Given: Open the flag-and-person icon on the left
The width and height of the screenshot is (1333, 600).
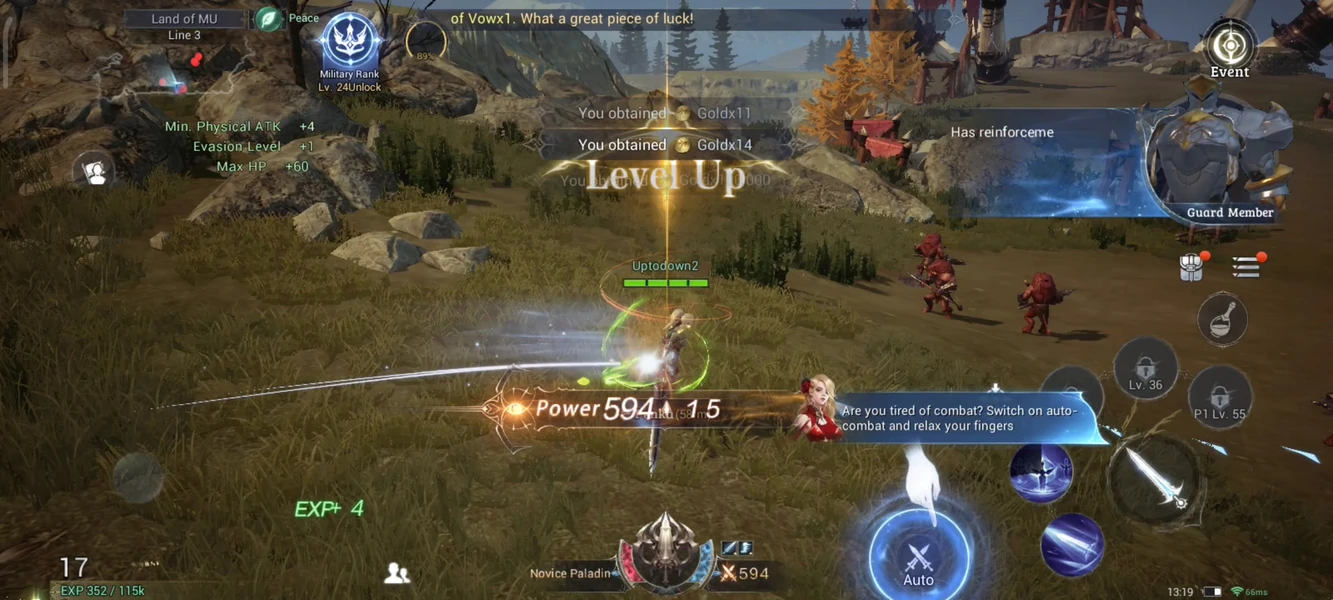Looking at the screenshot, I should (95, 172).
